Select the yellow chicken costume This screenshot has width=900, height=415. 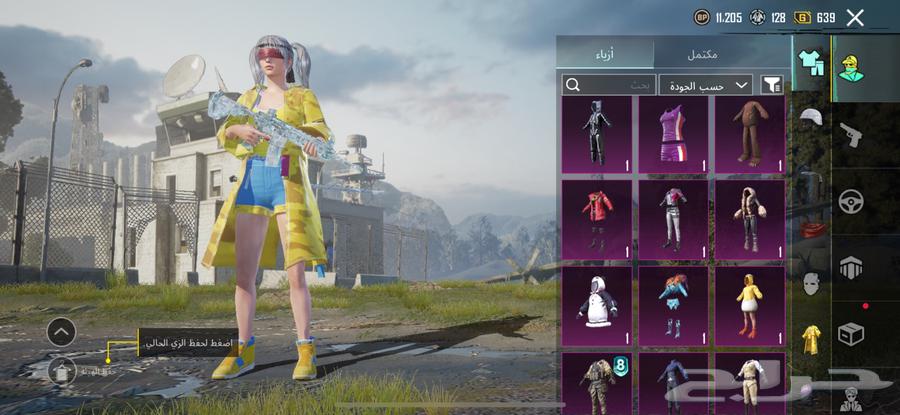point(749,304)
